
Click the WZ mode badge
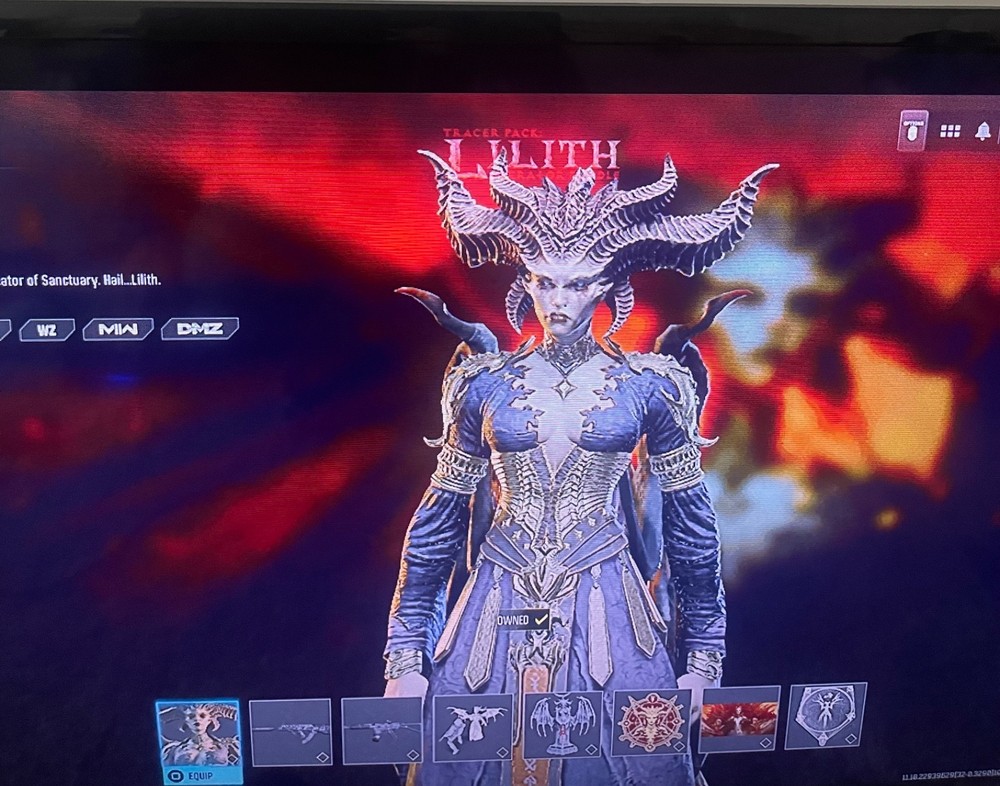(47, 329)
